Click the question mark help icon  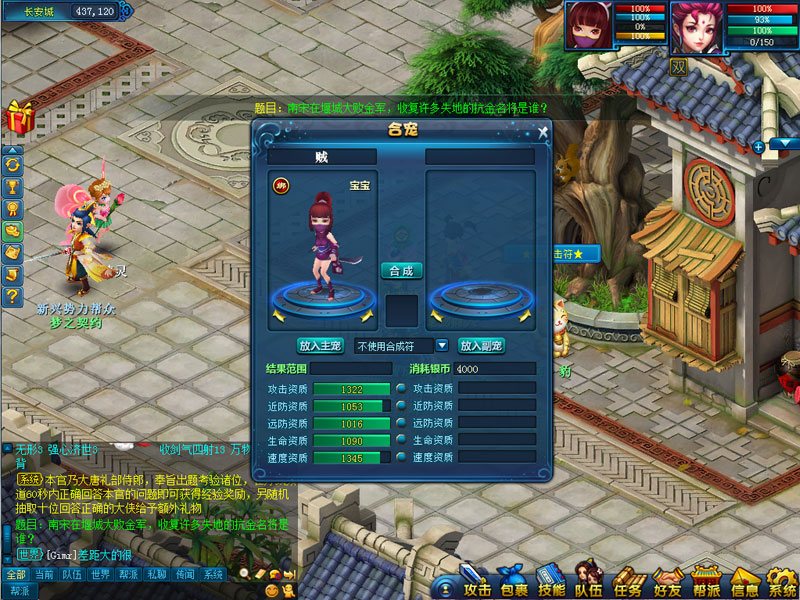pos(13,296)
